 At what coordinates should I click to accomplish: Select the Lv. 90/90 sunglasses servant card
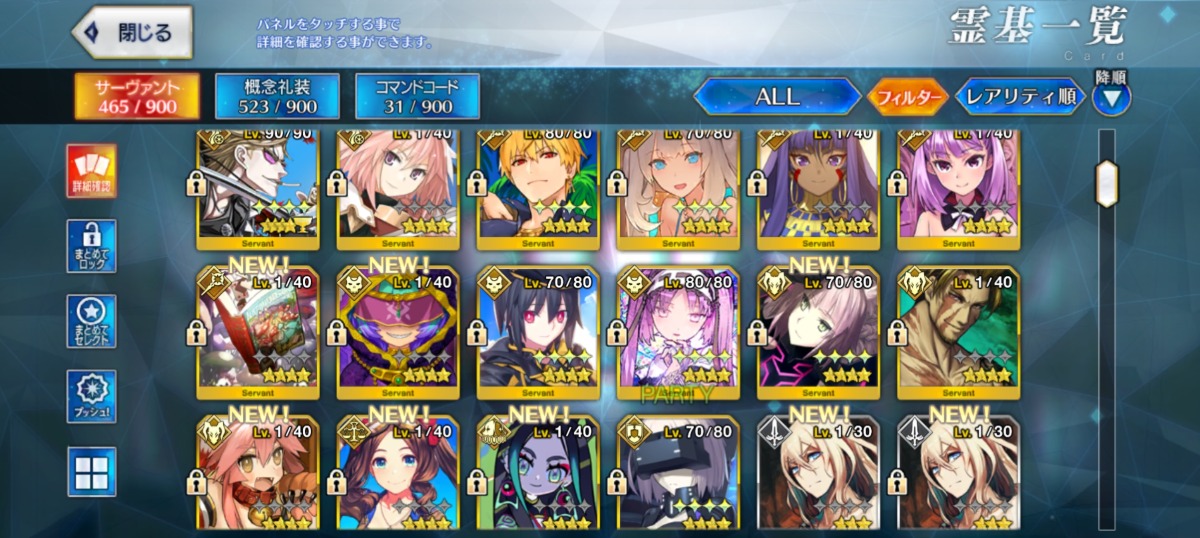coord(258,186)
